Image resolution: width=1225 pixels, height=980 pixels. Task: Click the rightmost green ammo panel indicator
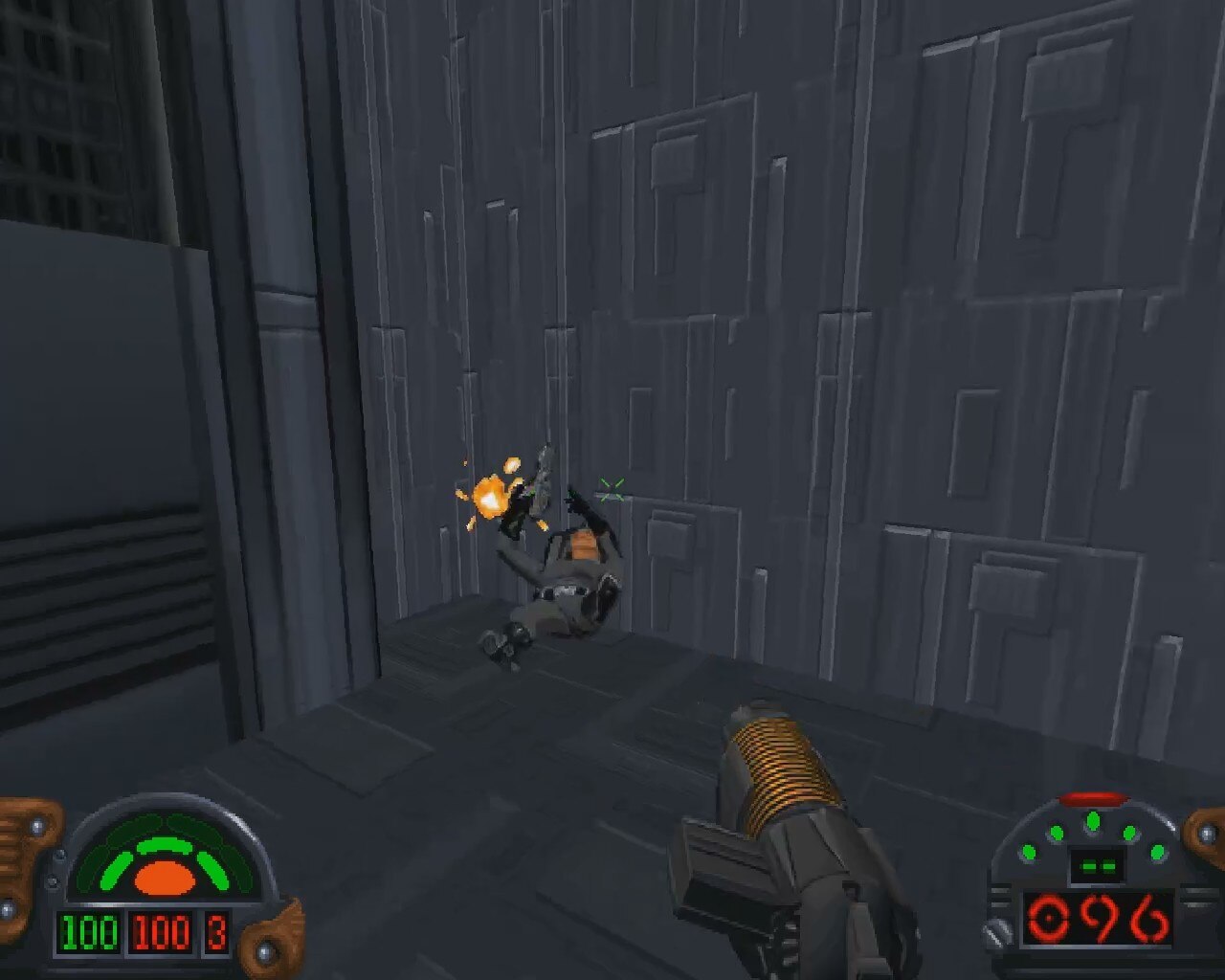point(1158,852)
